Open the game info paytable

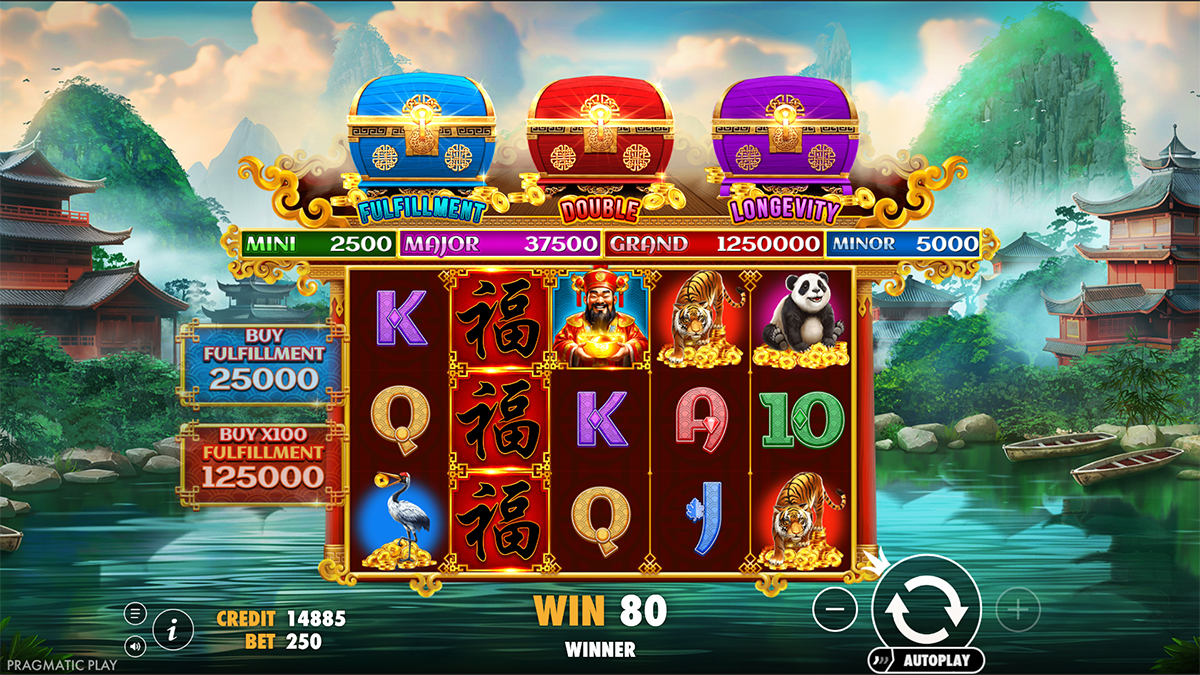tap(173, 629)
